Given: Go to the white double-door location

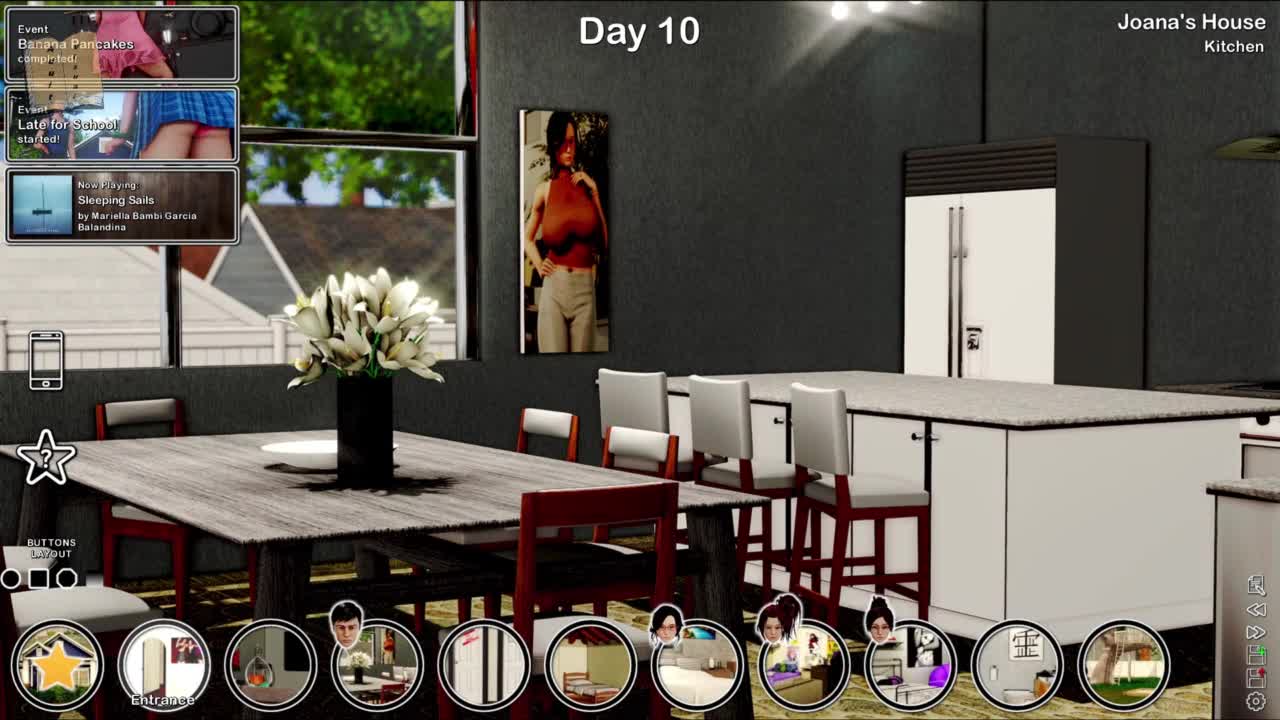Looking at the screenshot, I should (483, 665).
